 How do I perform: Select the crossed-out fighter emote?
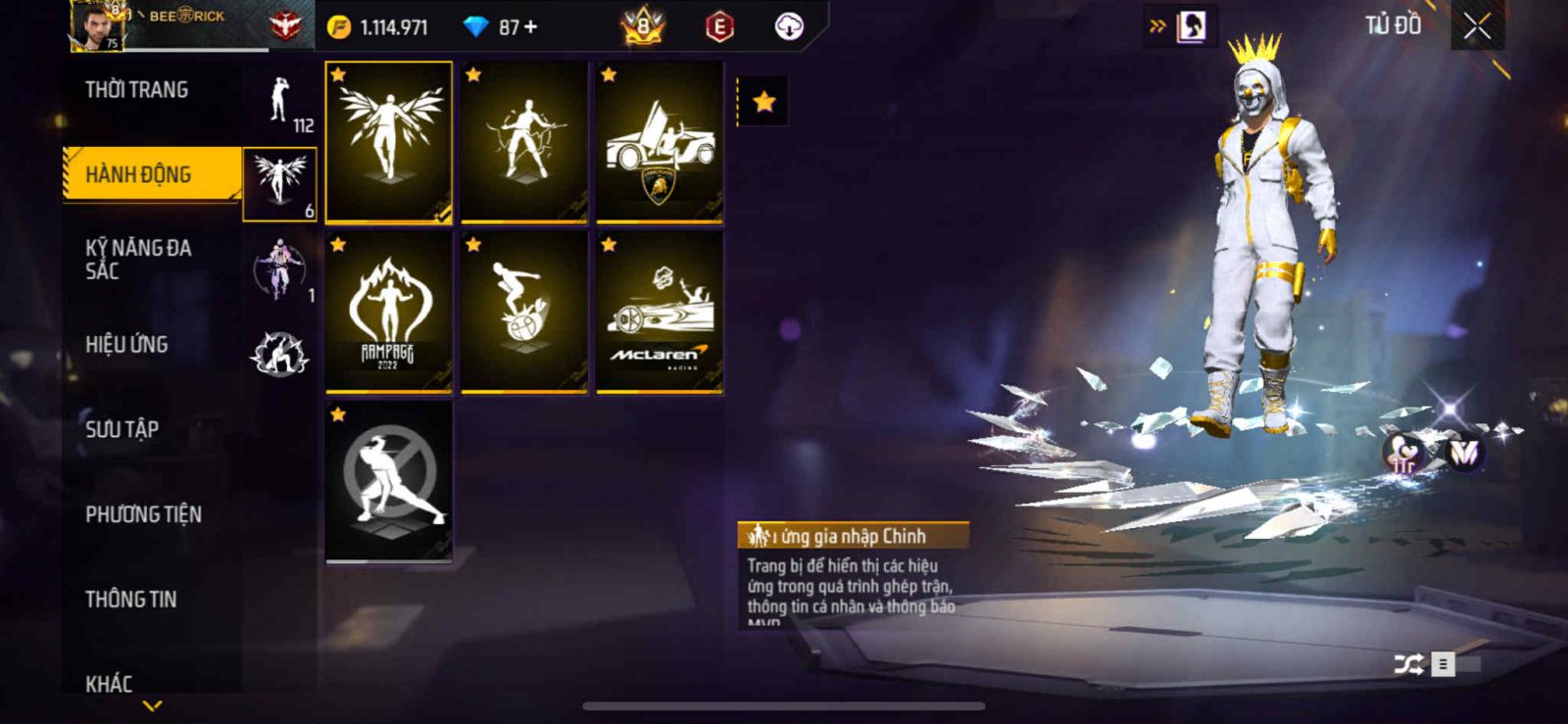pos(389,482)
